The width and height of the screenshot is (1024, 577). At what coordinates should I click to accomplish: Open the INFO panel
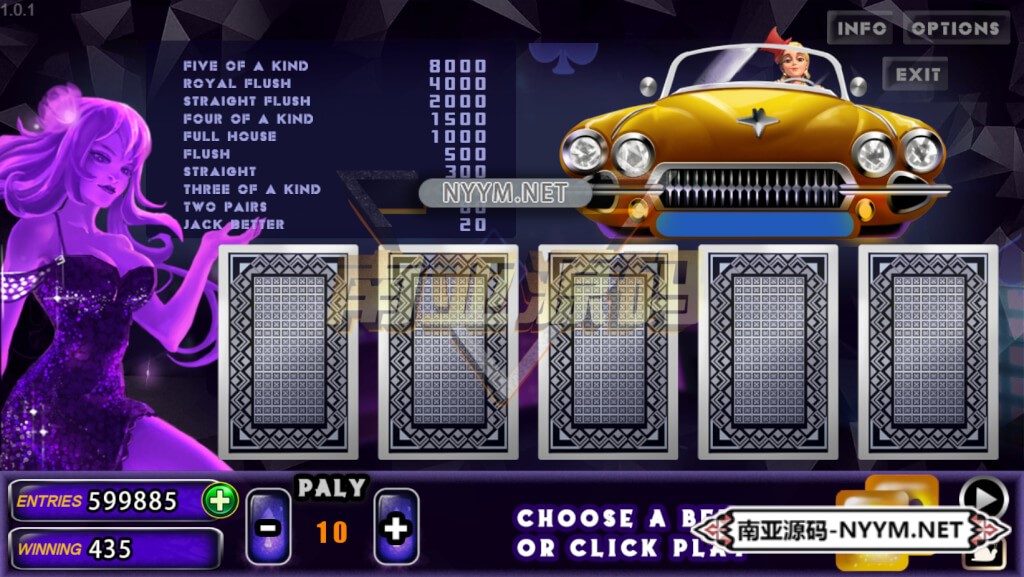click(x=860, y=28)
